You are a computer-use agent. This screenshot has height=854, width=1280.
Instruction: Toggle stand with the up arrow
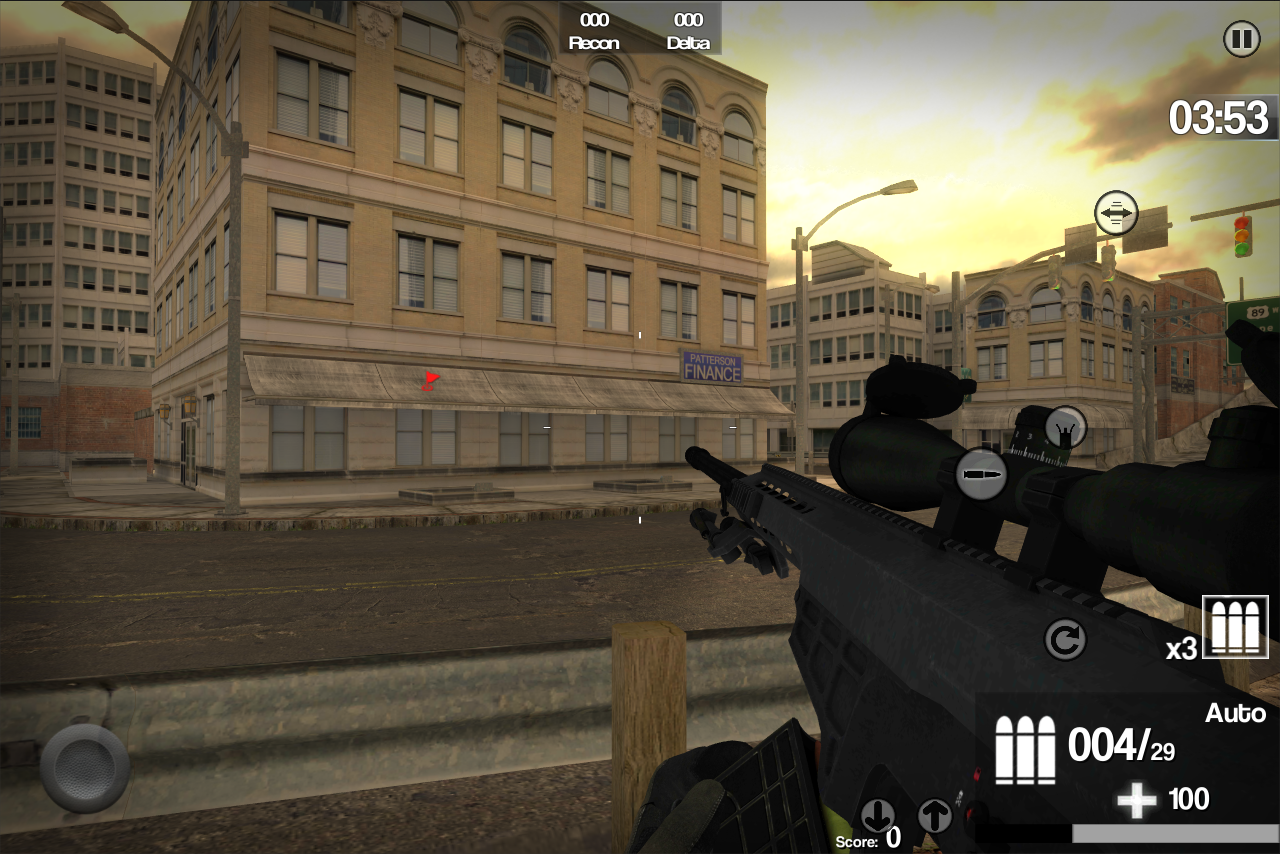pos(935,817)
